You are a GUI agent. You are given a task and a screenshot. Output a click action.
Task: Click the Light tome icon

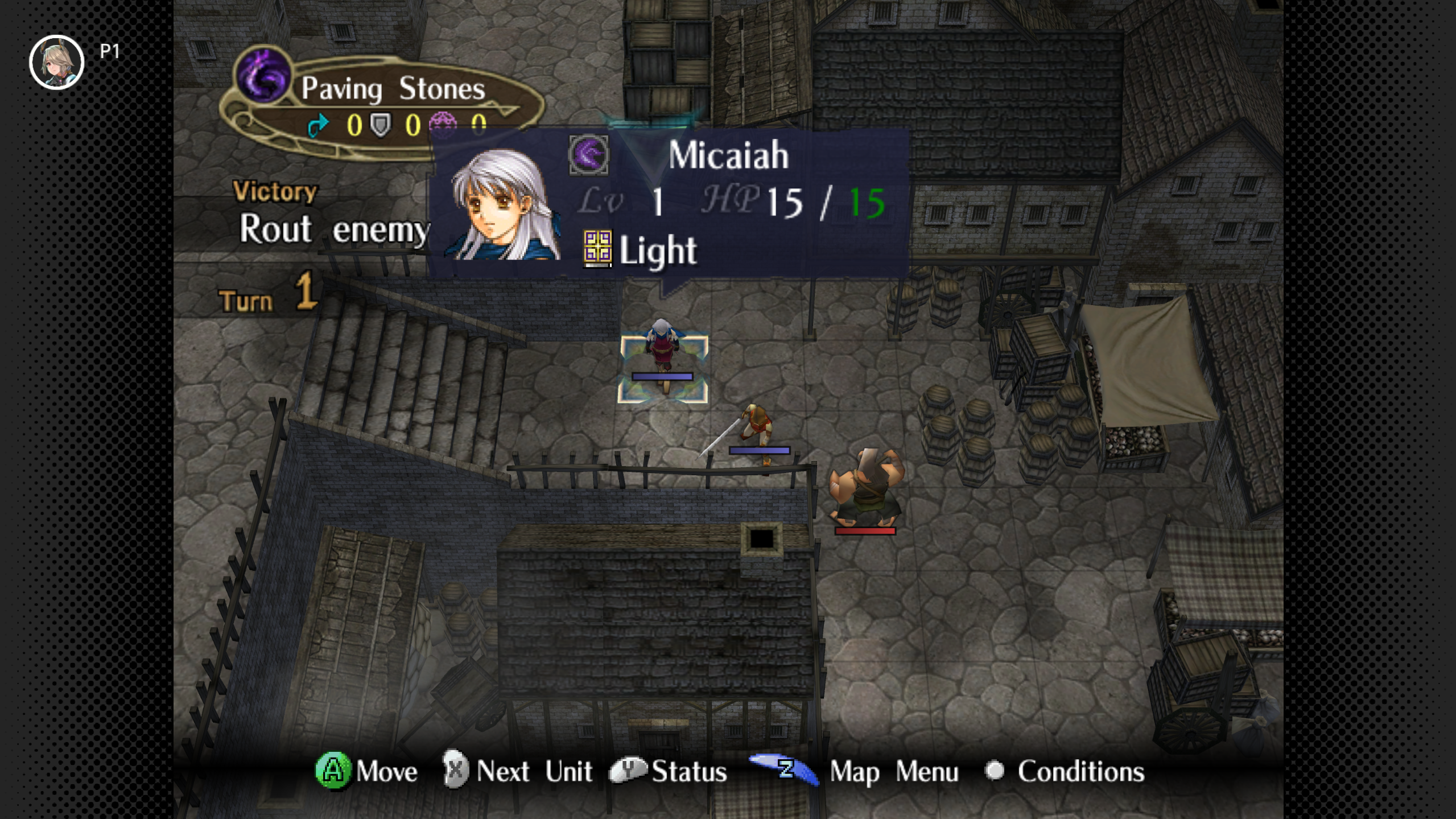click(x=597, y=249)
